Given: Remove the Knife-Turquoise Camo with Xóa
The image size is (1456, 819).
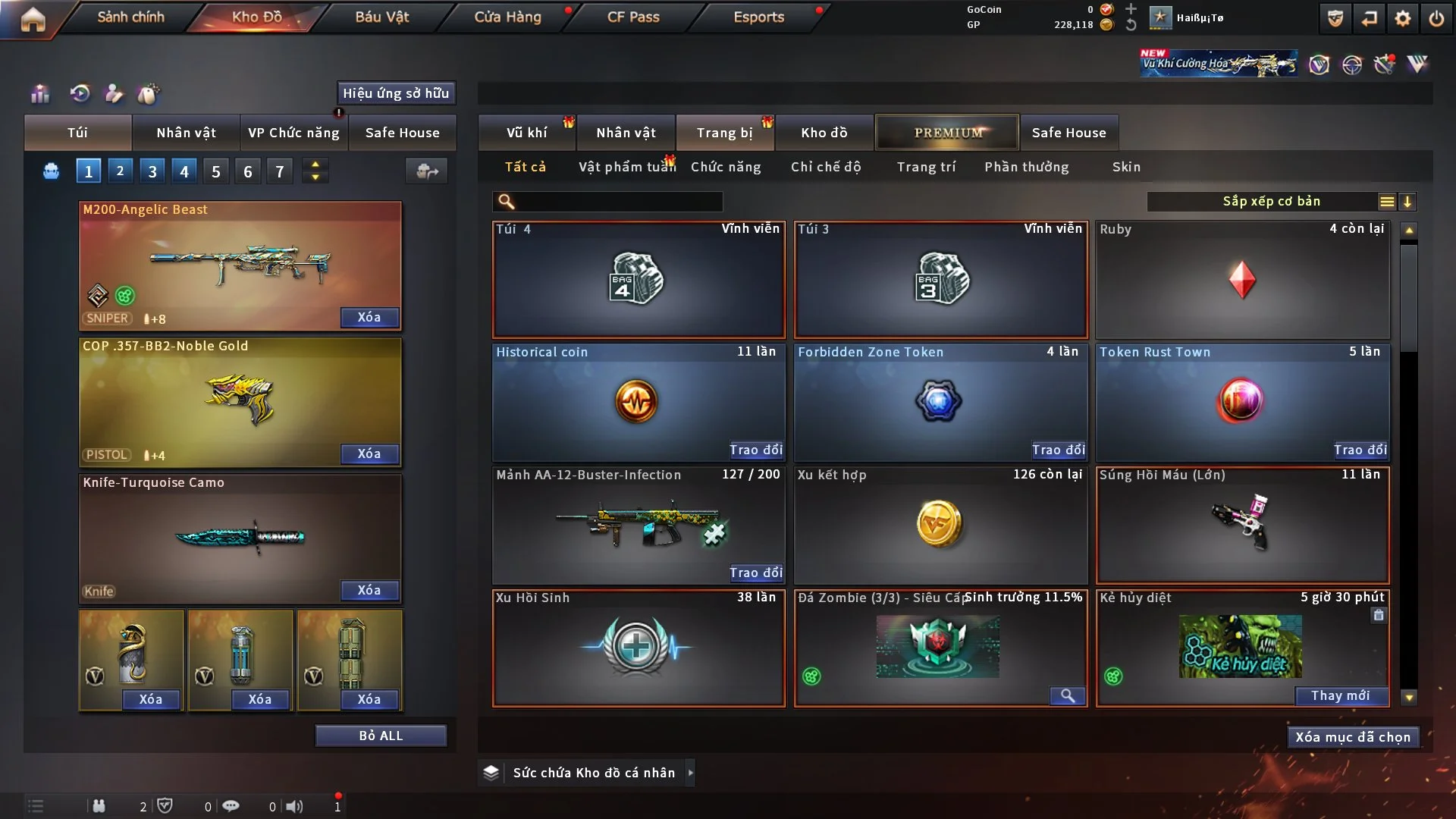Looking at the screenshot, I should coord(369,590).
